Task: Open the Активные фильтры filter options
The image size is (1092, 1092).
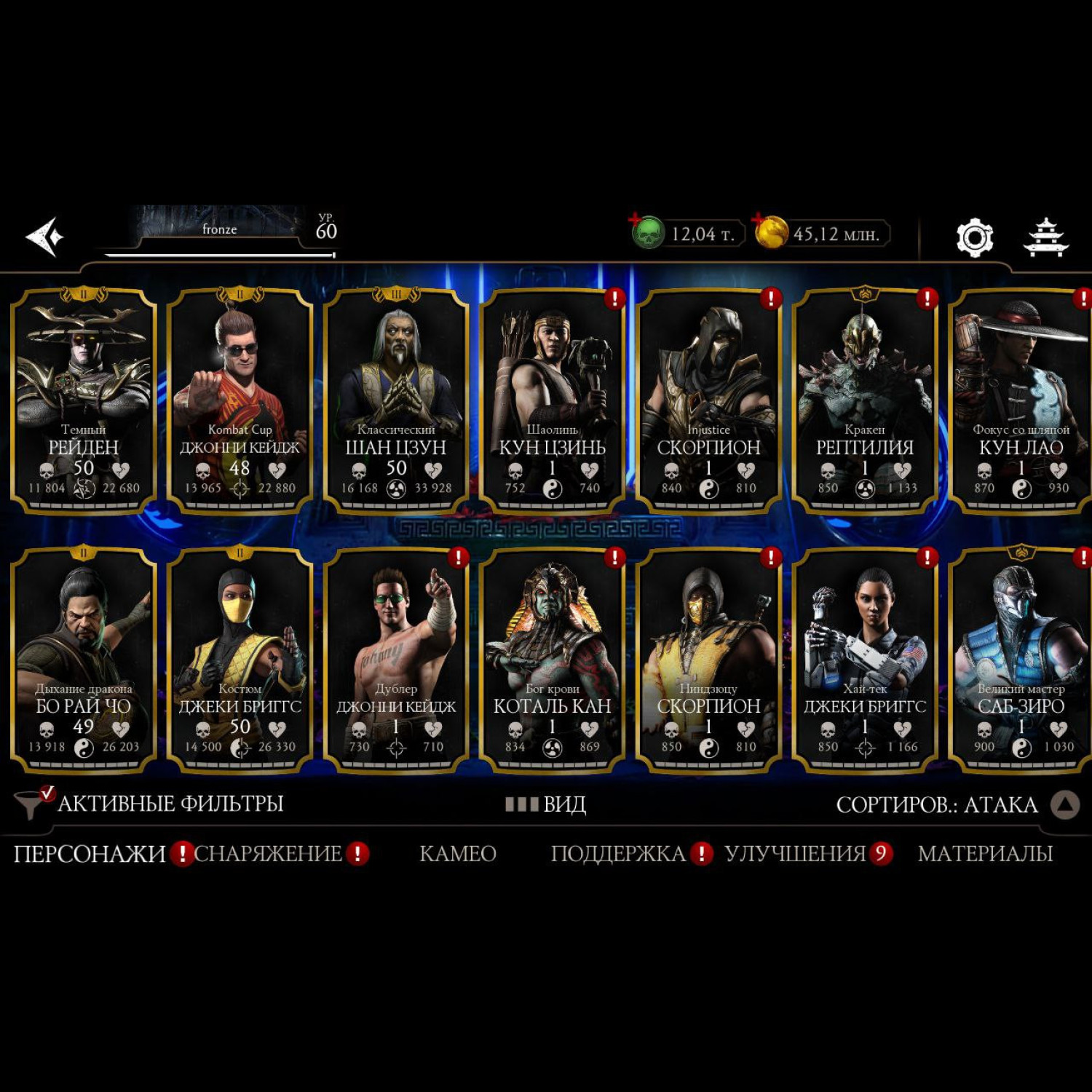Action: [x=149, y=804]
